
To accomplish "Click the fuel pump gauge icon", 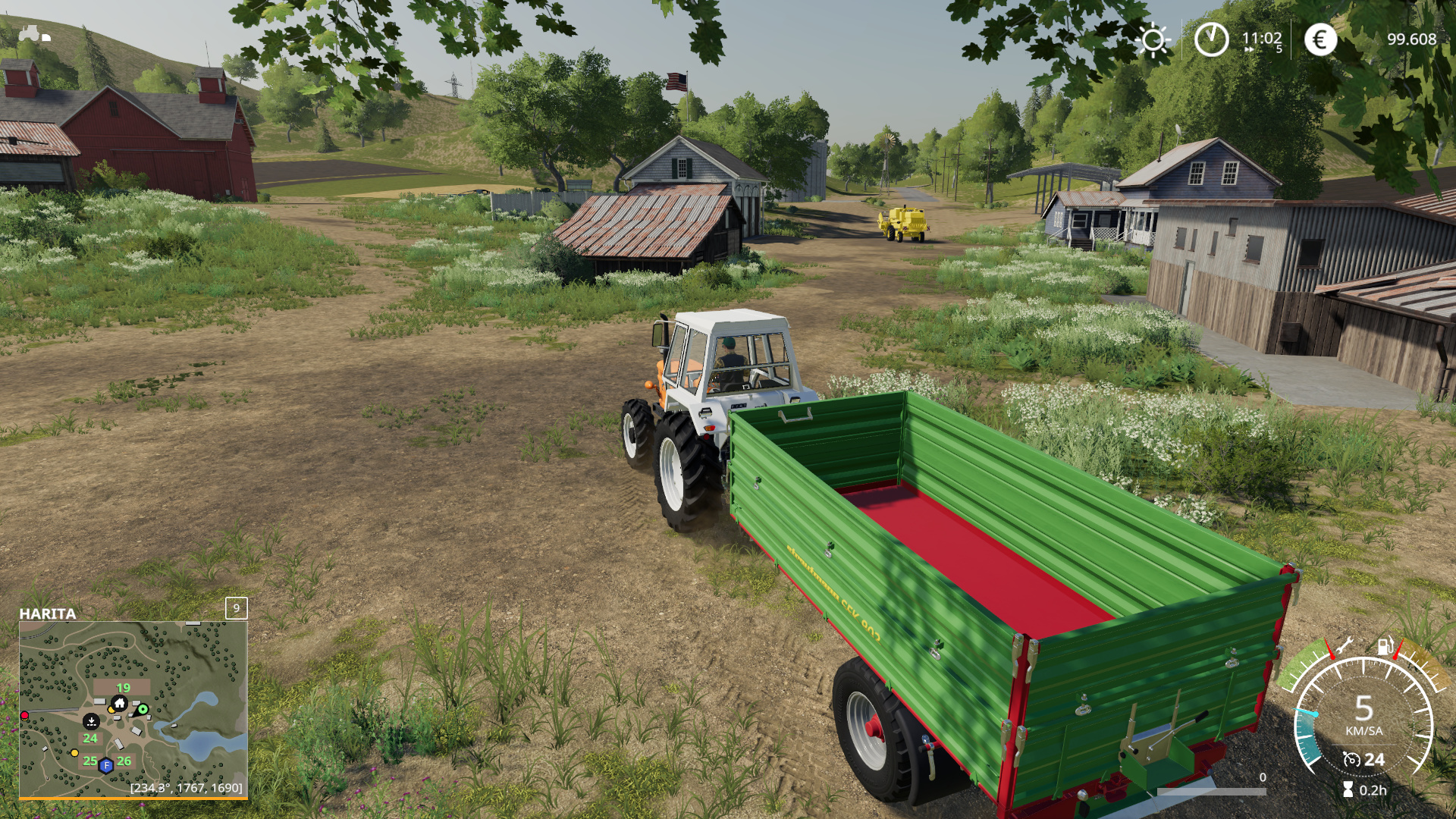I will pyautogui.click(x=1385, y=646).
